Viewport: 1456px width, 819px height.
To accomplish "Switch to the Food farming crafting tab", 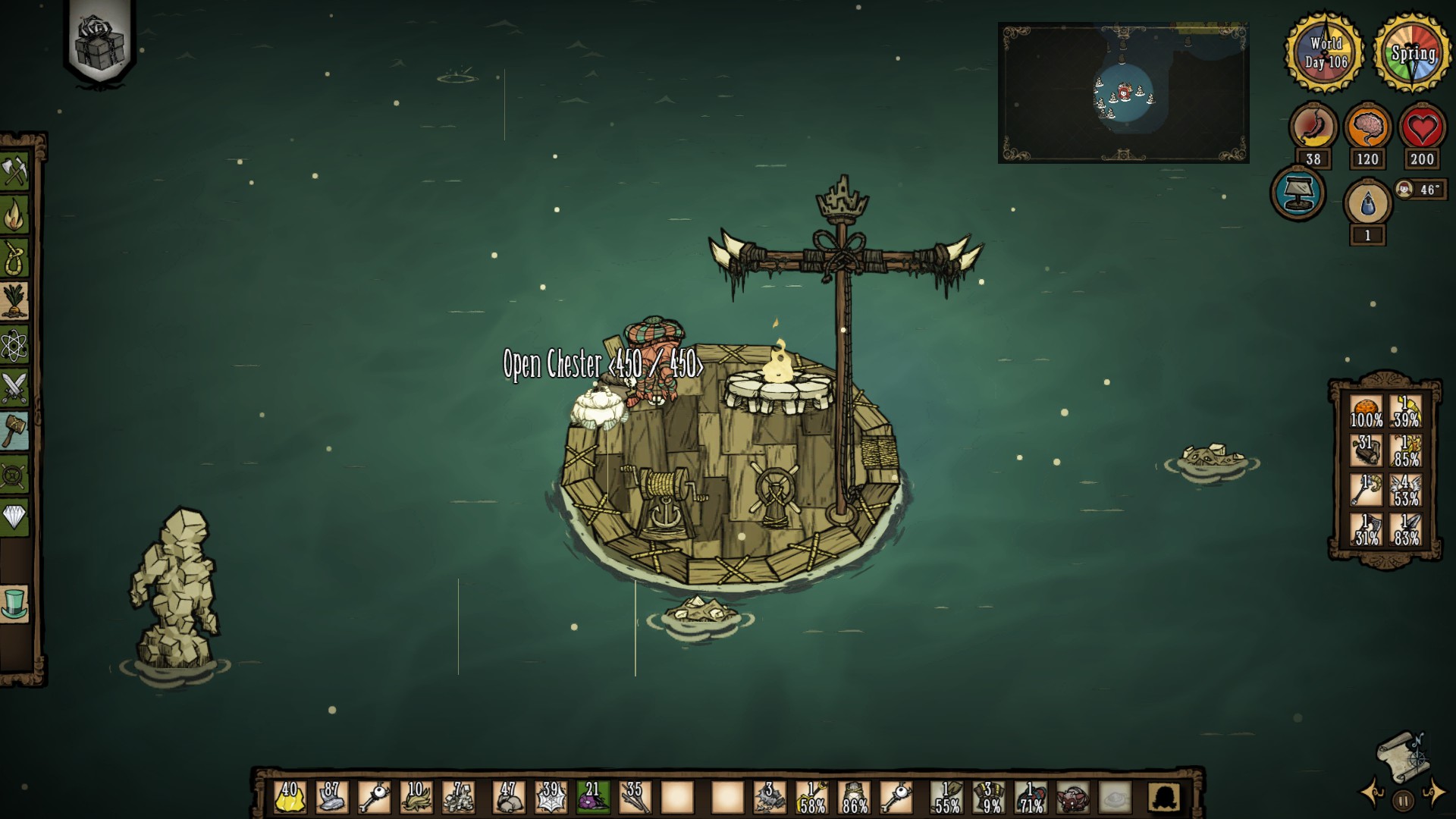I will (14, 302).
